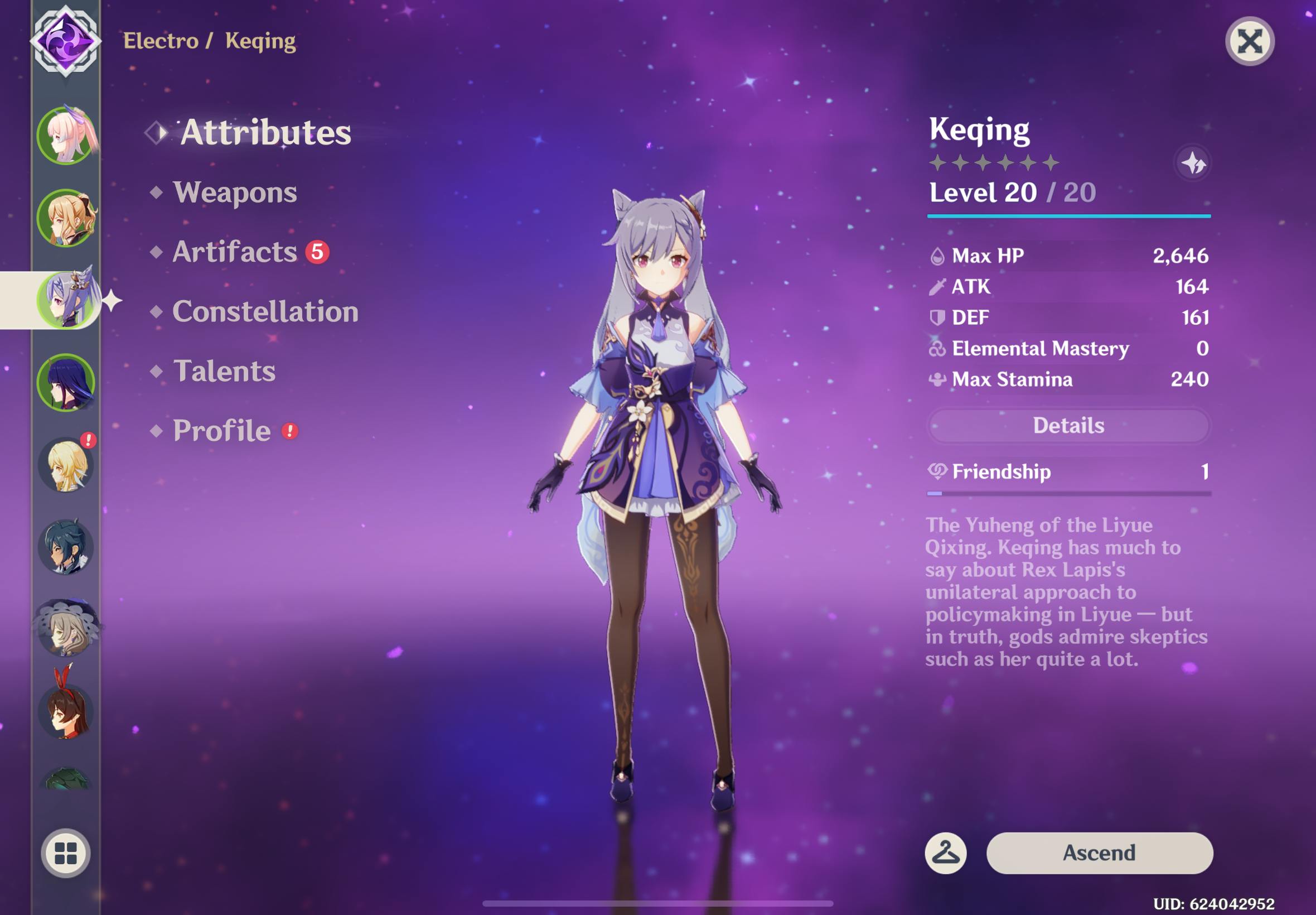Open the Attributes section
This screenshot has height=915, width=1316.
pos(265,132)
